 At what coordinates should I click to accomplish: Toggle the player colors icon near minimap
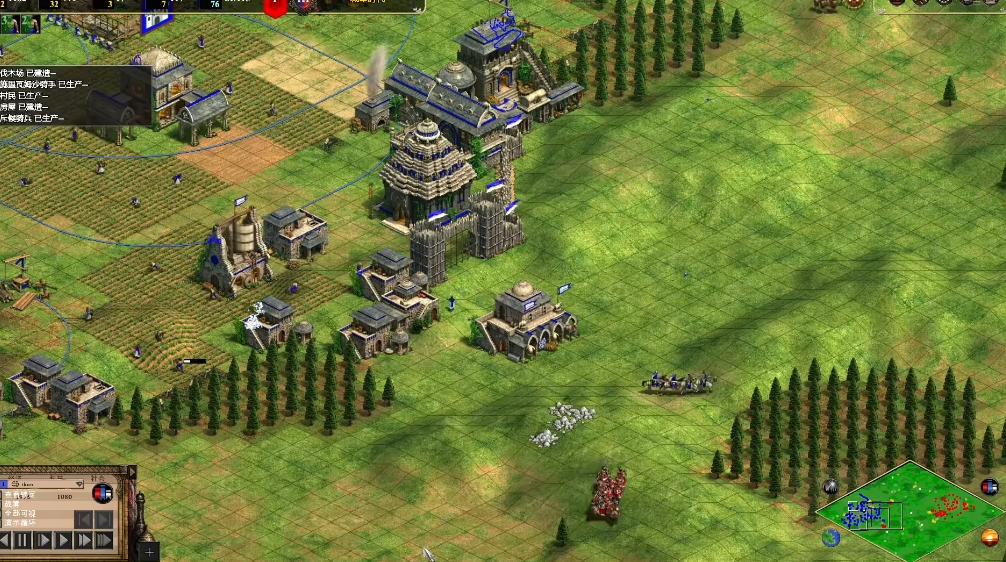tap(989, 487)
